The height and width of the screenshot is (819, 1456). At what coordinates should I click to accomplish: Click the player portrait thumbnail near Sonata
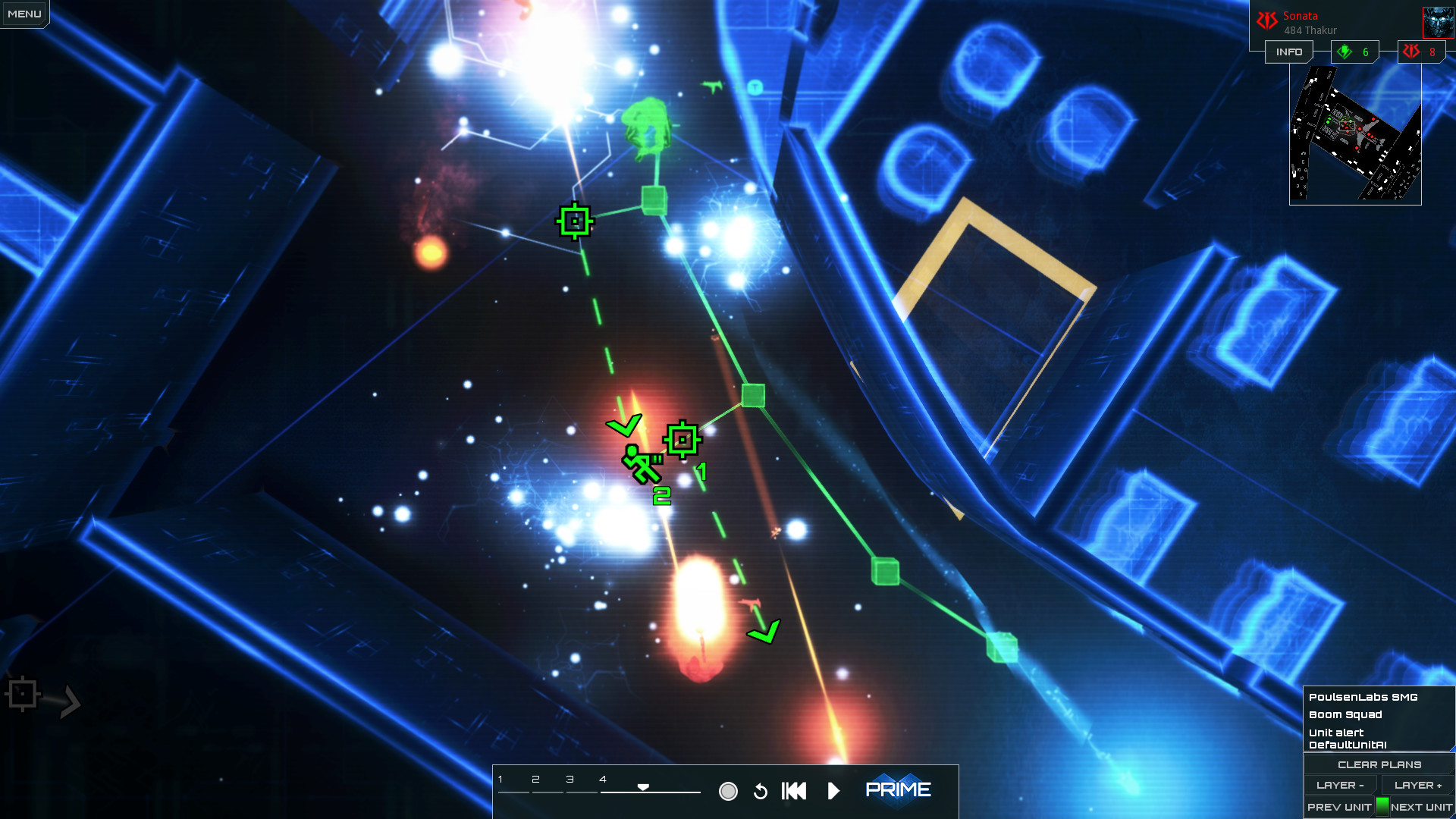point(1437,21)
